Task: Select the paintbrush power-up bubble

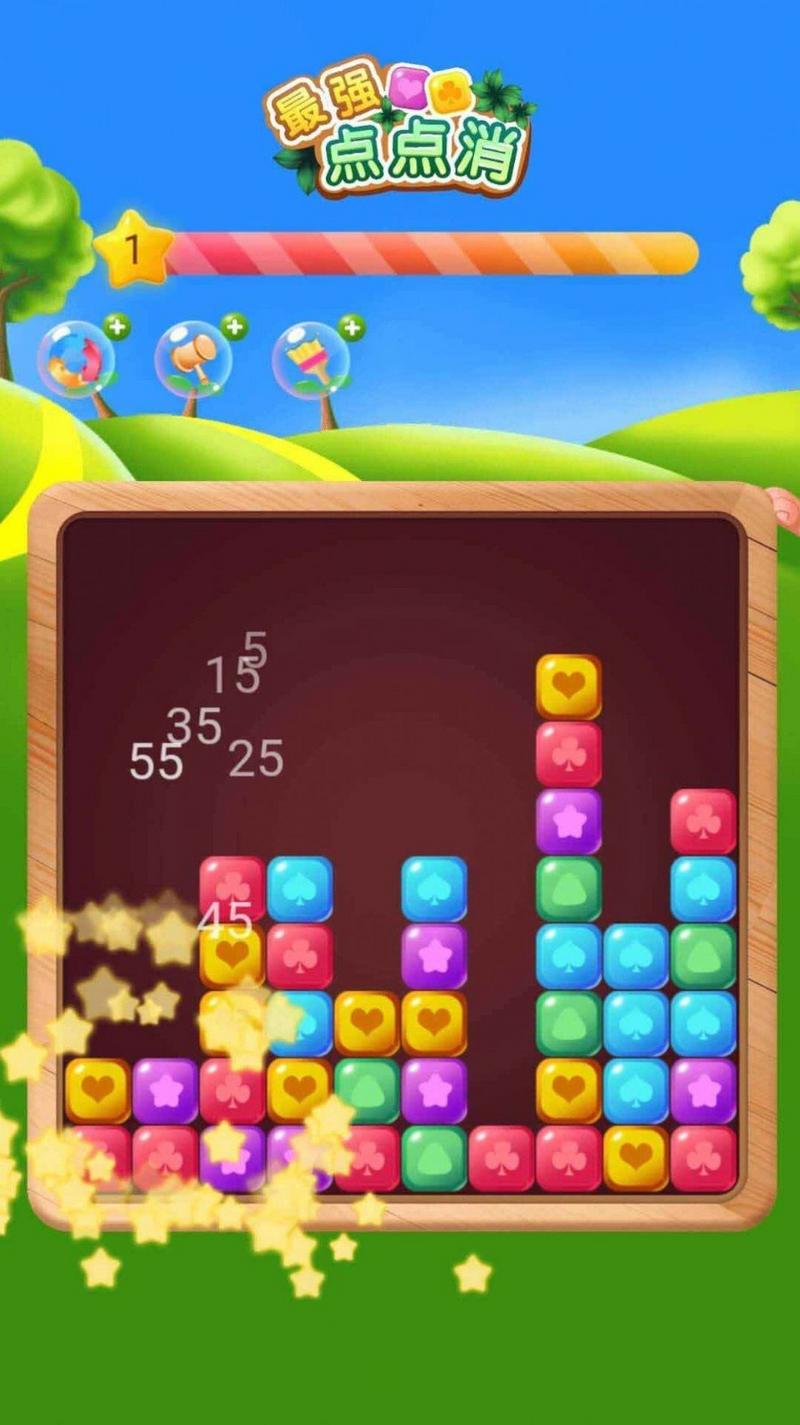Action: [x=310, y=359]
